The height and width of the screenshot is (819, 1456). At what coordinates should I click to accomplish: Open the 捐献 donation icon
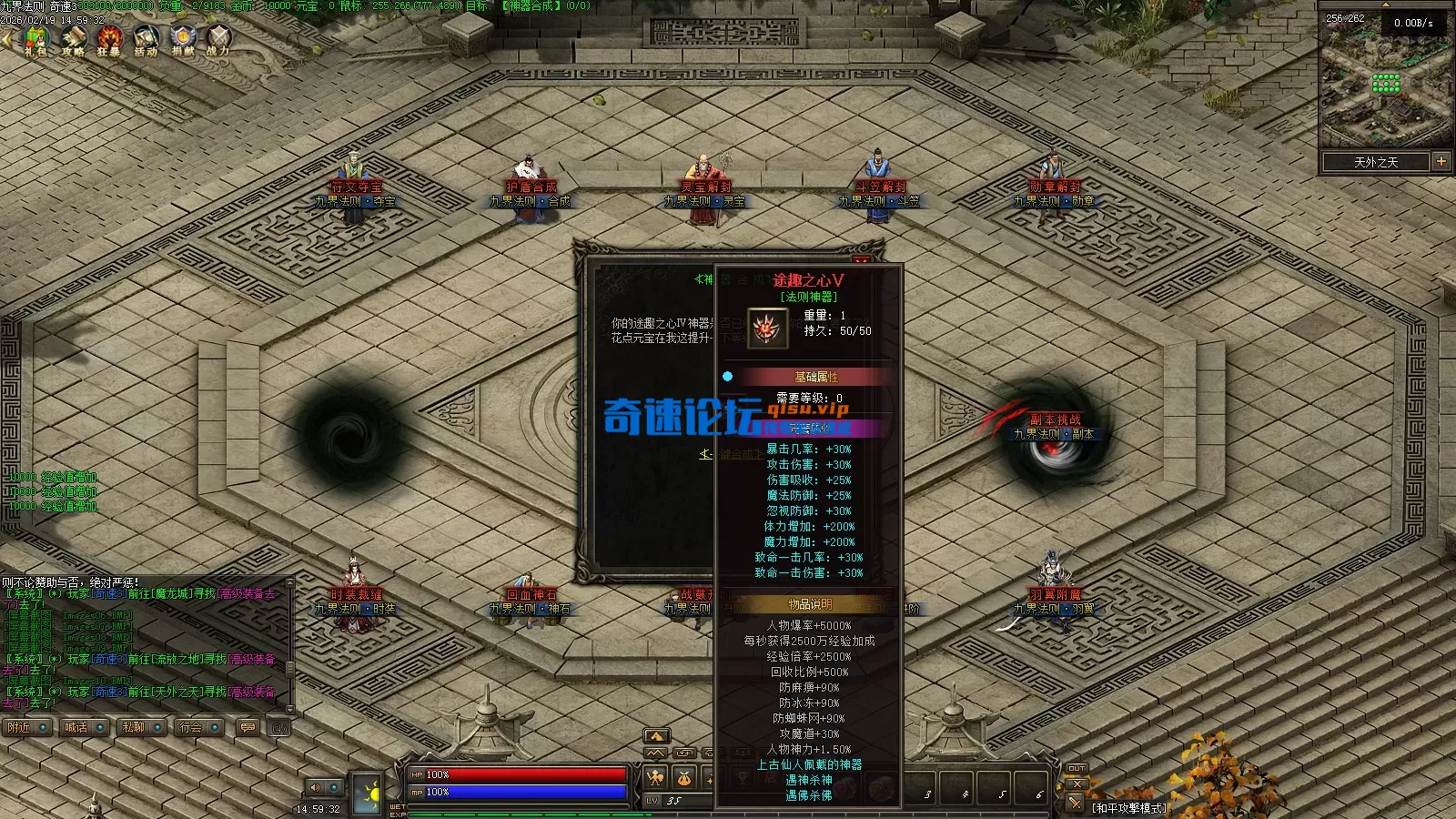[x=183, y=39]
